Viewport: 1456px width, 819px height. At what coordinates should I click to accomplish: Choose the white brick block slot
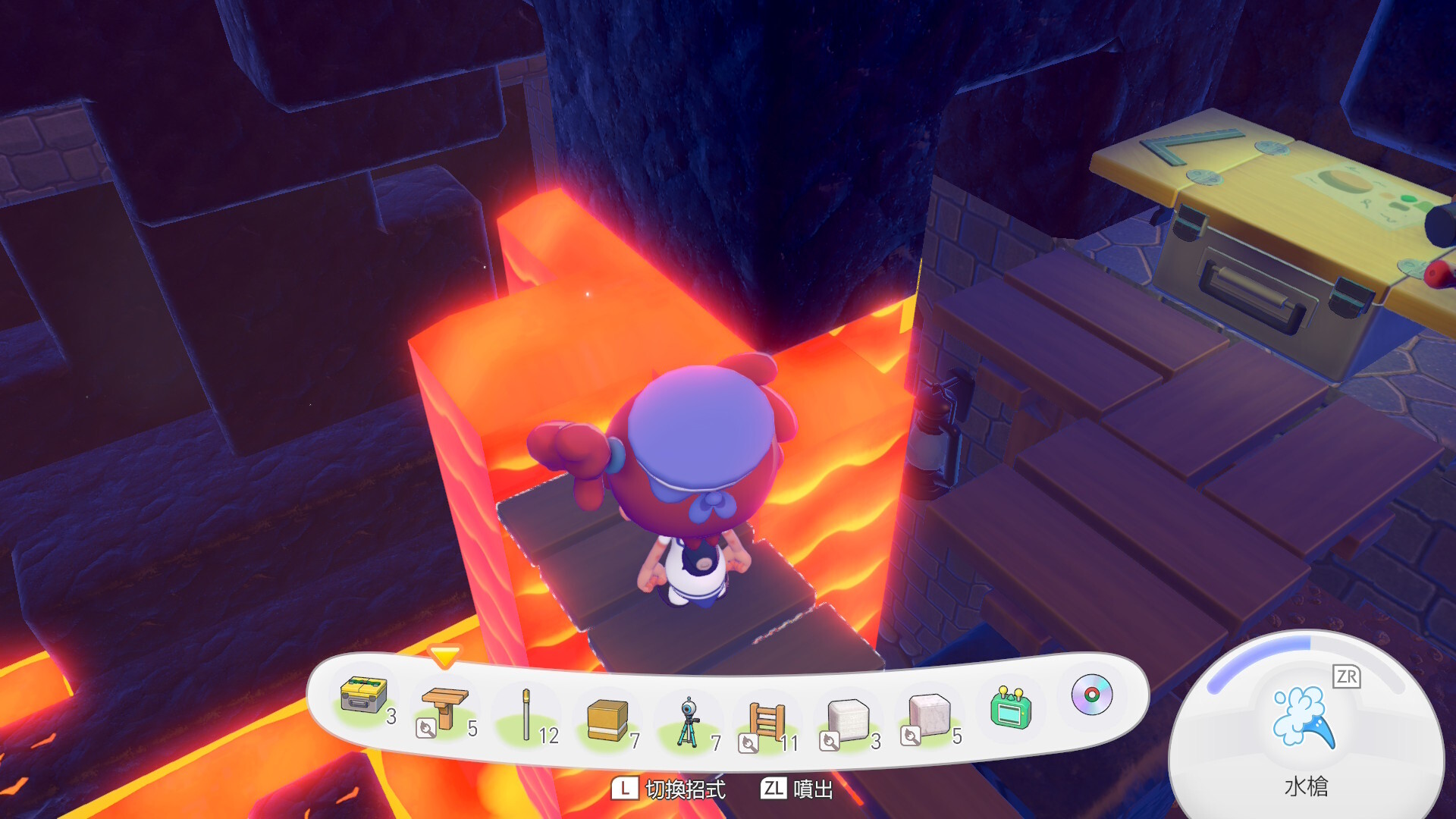848,719
